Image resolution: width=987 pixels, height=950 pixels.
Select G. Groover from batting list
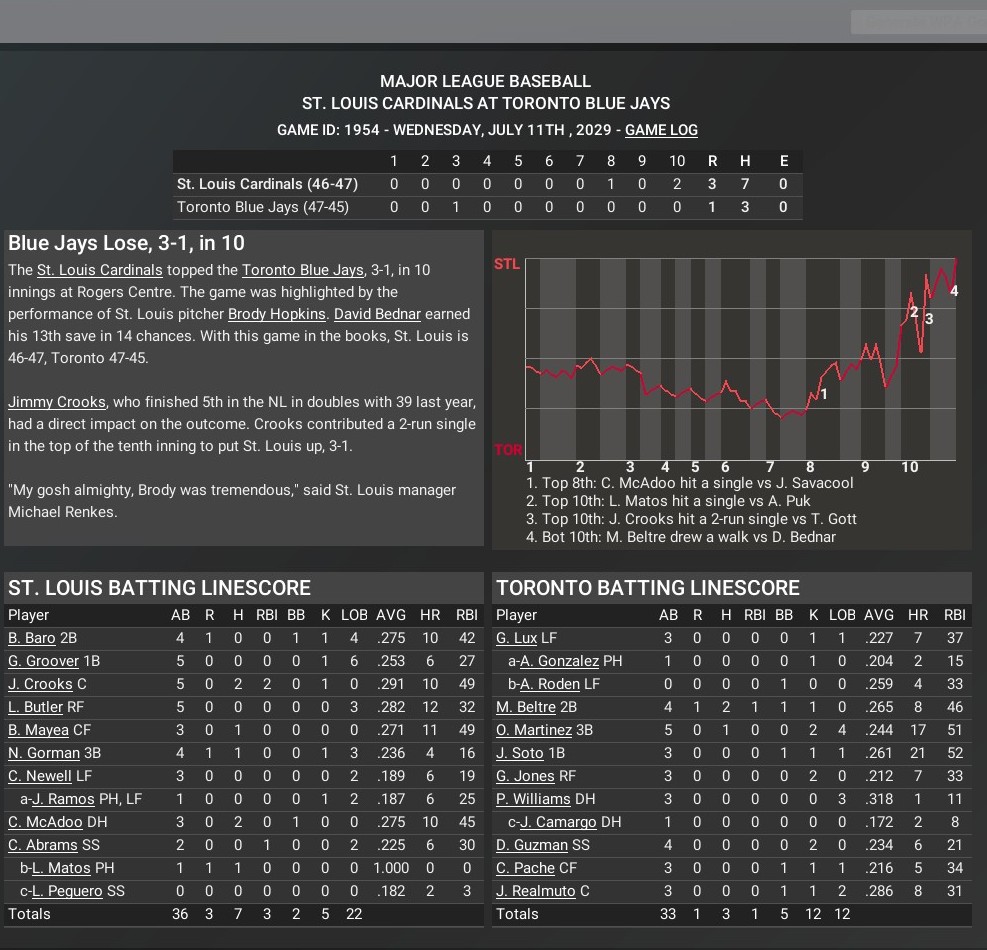43,661
